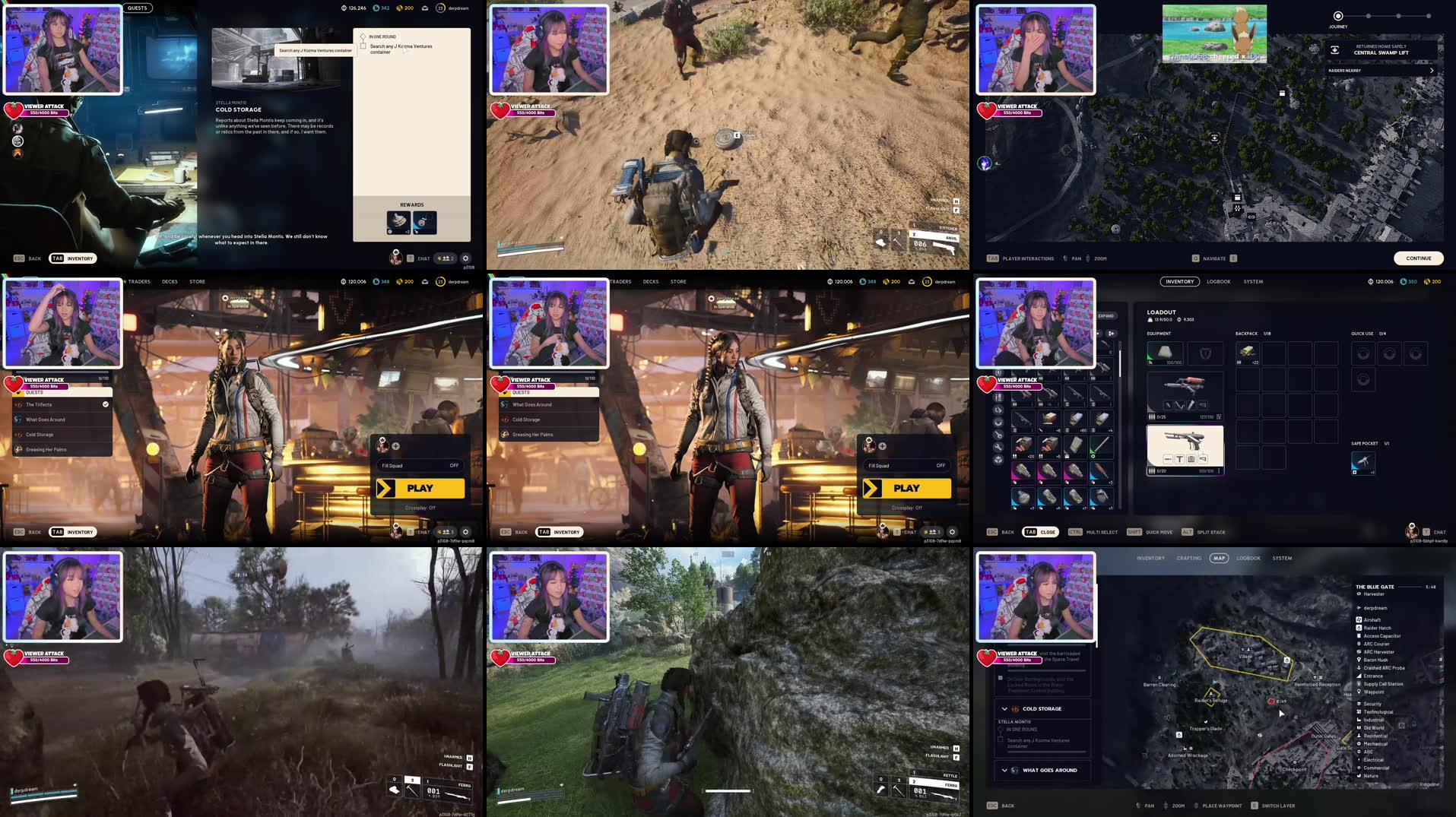Toggle the Fill Squad OFF setting
The height and width of the screenshot is (817, 1456).
pyautogui.click(x=454, y=465)
